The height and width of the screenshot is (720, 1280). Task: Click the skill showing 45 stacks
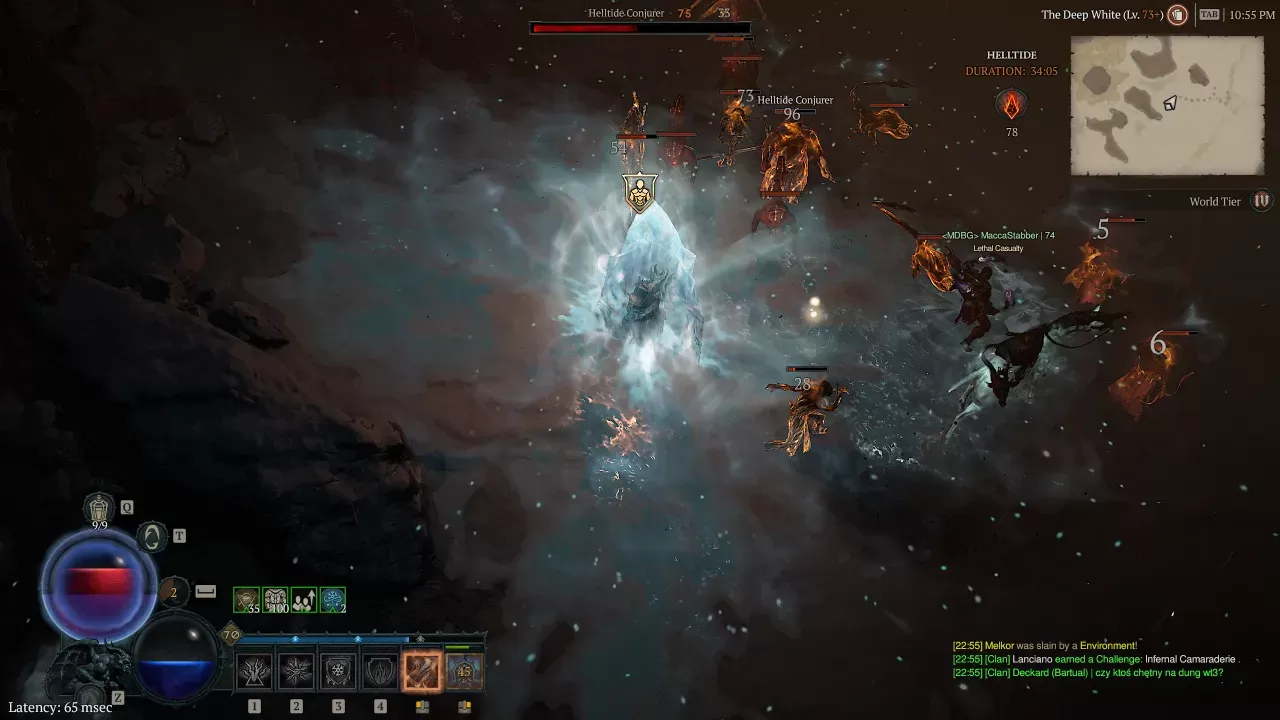(x=465, y=670)
